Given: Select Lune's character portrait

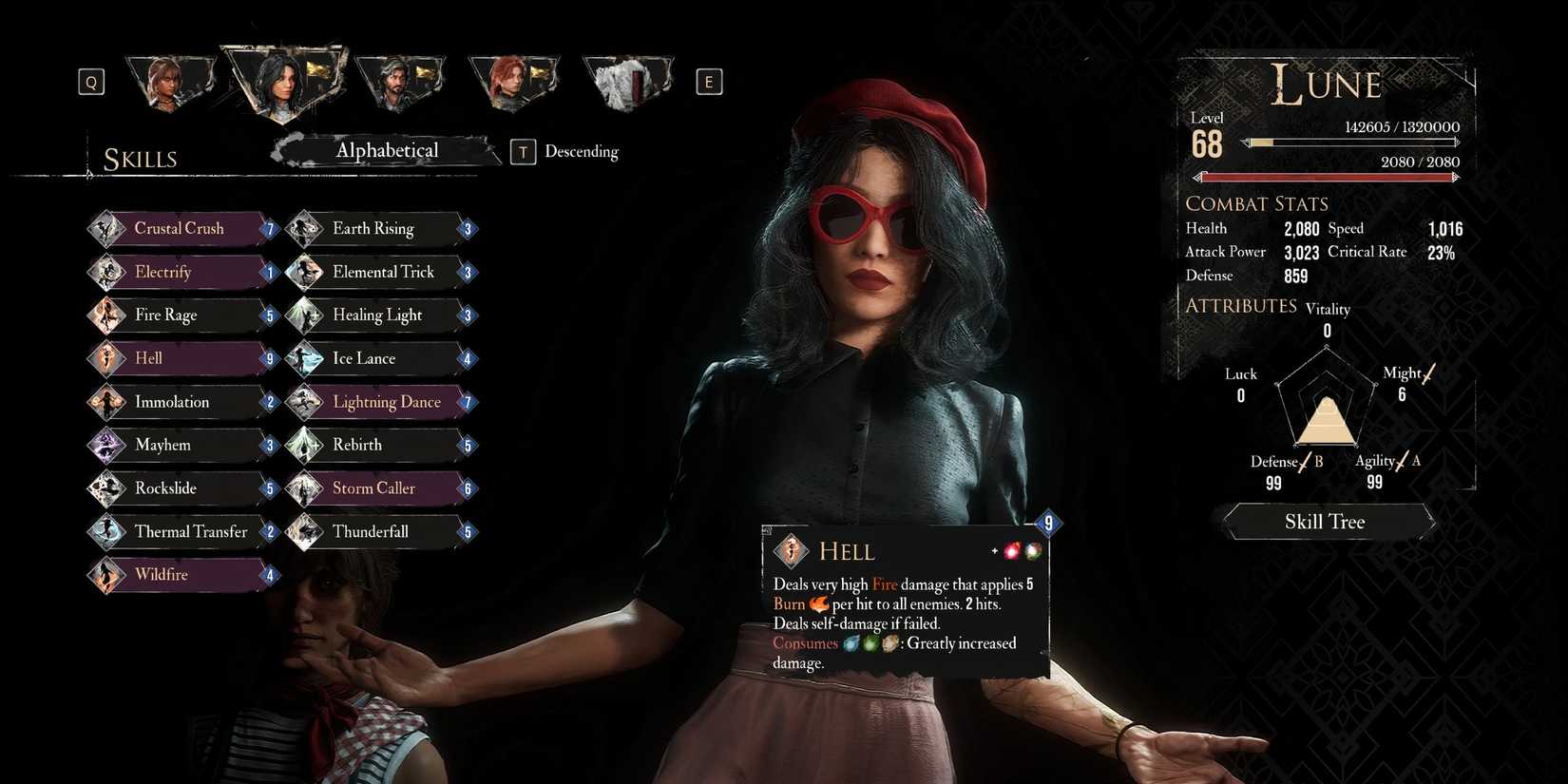Looking at the screenshot, I should pos(280,84).
